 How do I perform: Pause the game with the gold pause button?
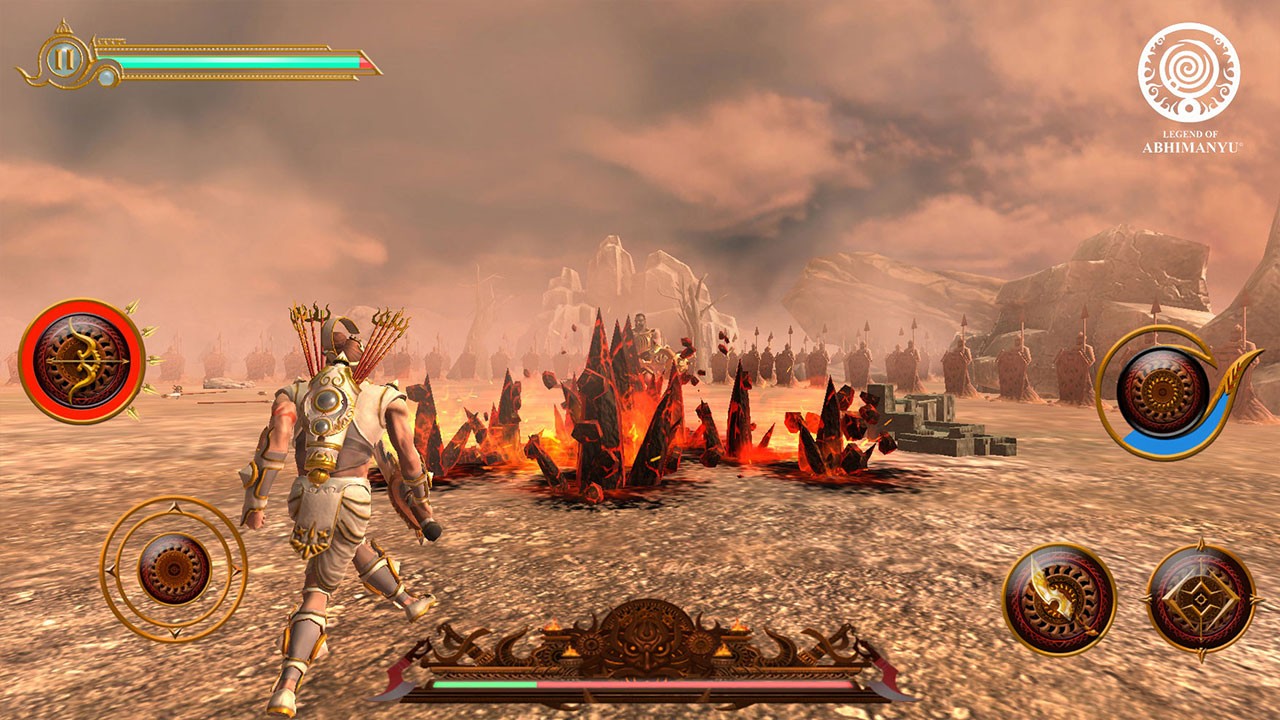coord(64,60)
